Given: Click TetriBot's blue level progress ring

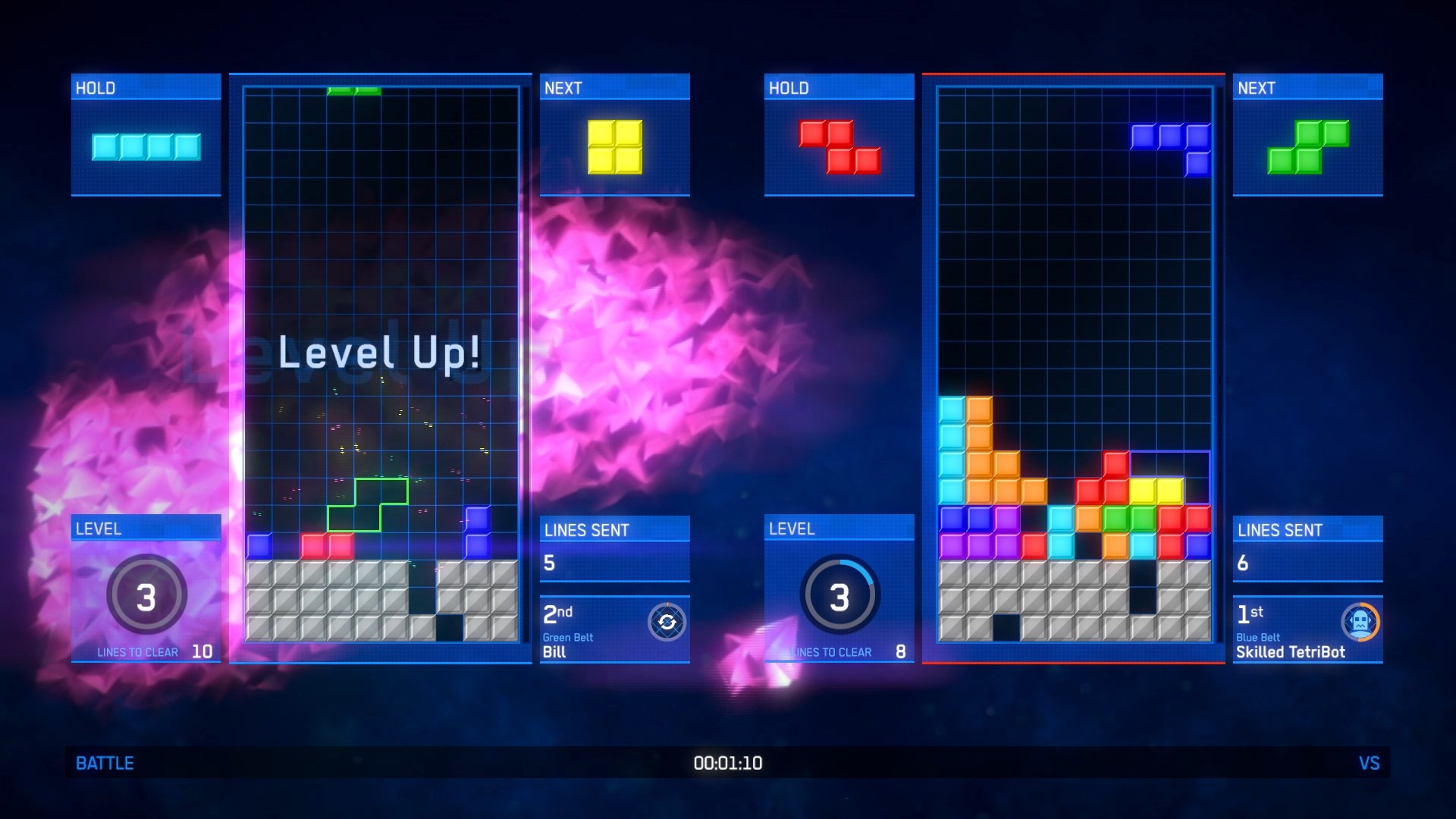Looking at the screenshot, I should [838, 595].
